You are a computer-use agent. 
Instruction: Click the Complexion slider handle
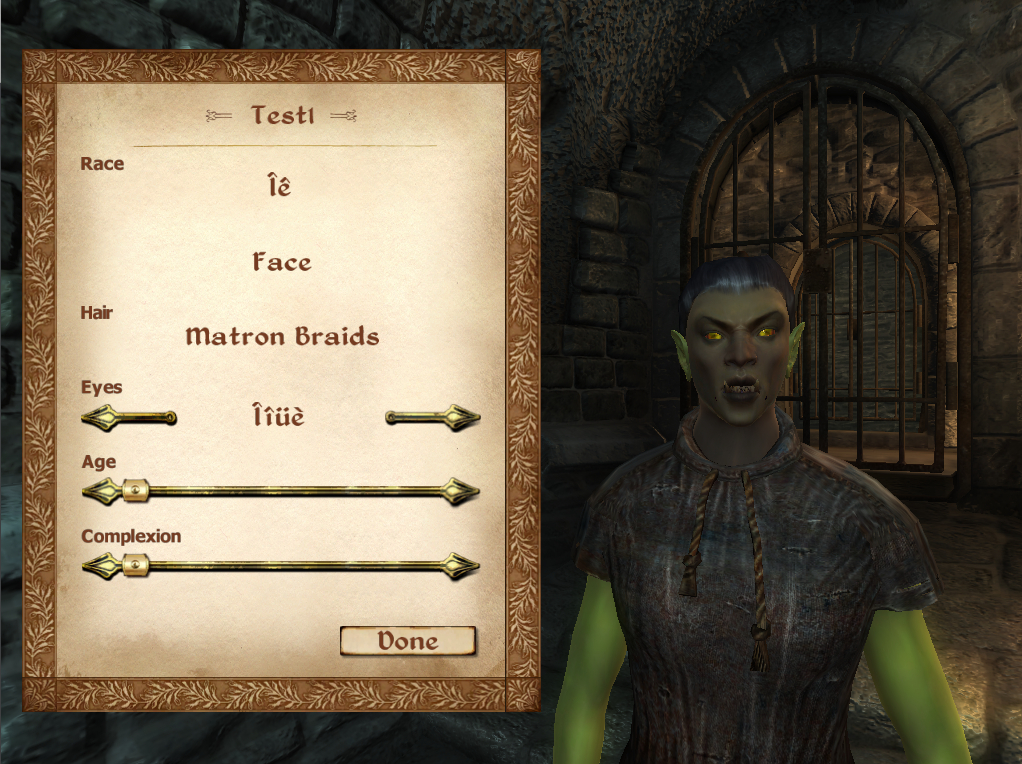point(135,566)
